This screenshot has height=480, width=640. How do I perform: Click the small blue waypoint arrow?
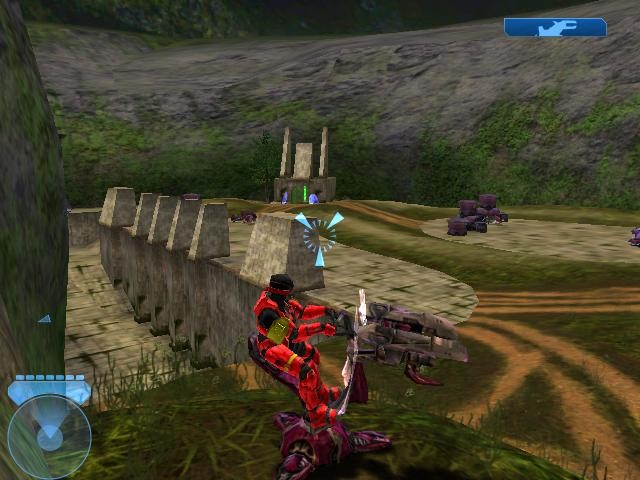[45, 319]
